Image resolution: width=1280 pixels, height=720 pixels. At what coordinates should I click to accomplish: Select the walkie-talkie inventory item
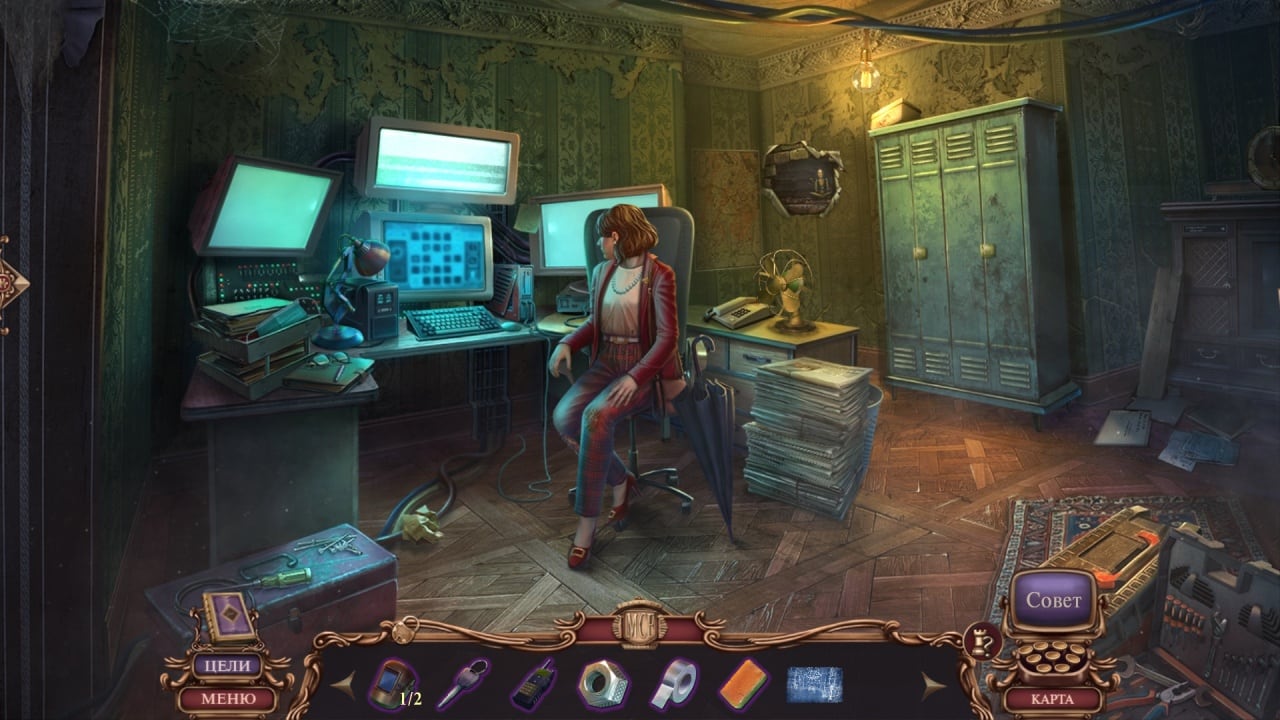[532, 685]
